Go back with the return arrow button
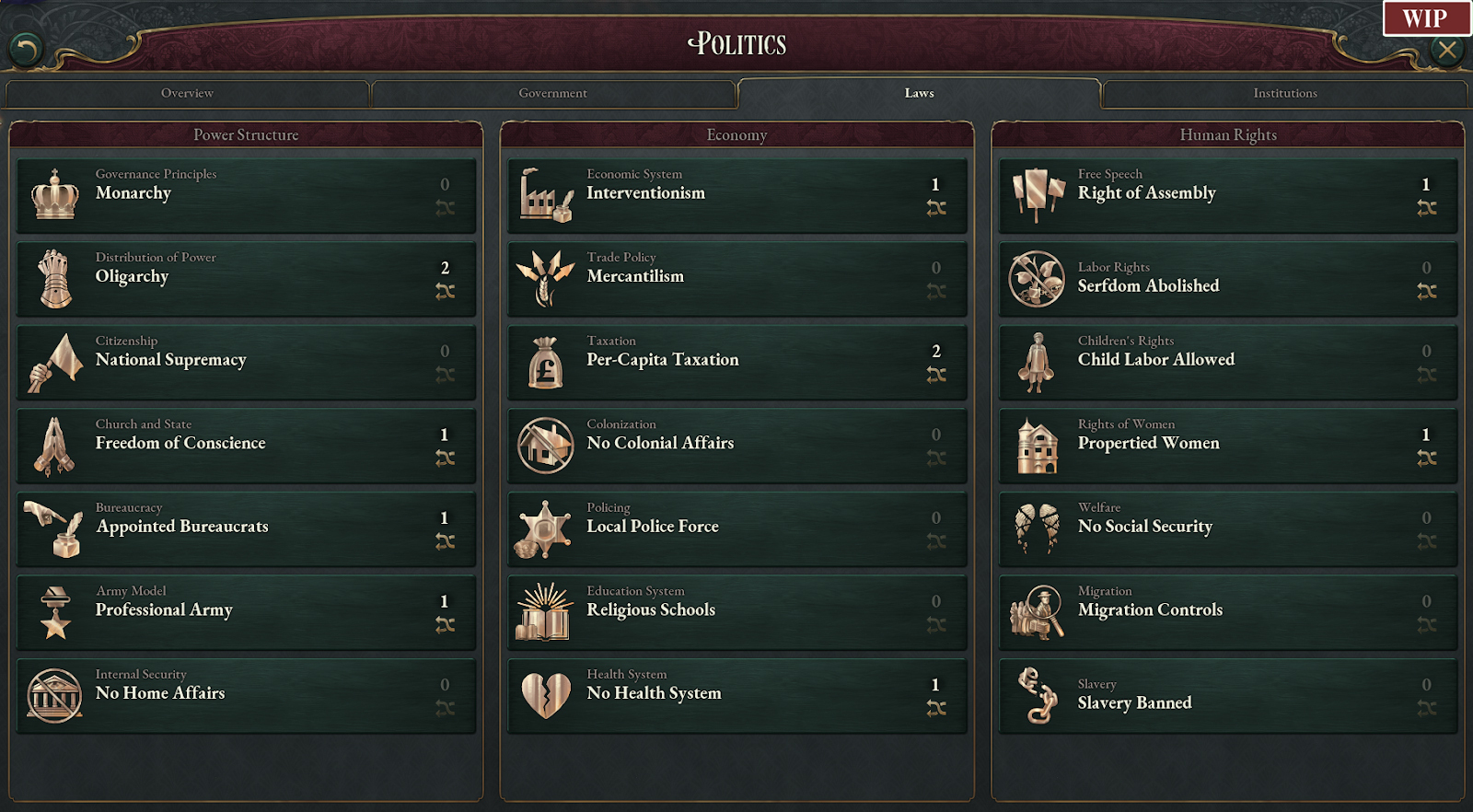 [x=26, y=49]
